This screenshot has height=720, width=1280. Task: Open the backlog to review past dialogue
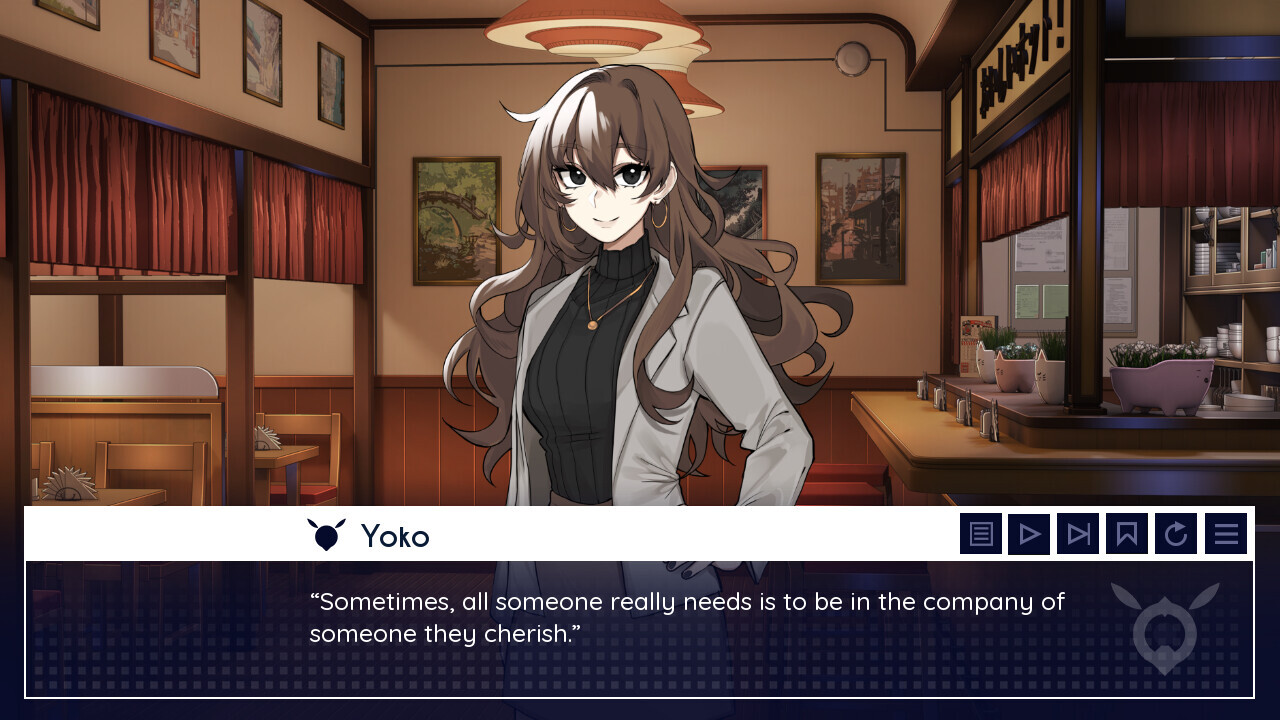click(981, 533)
